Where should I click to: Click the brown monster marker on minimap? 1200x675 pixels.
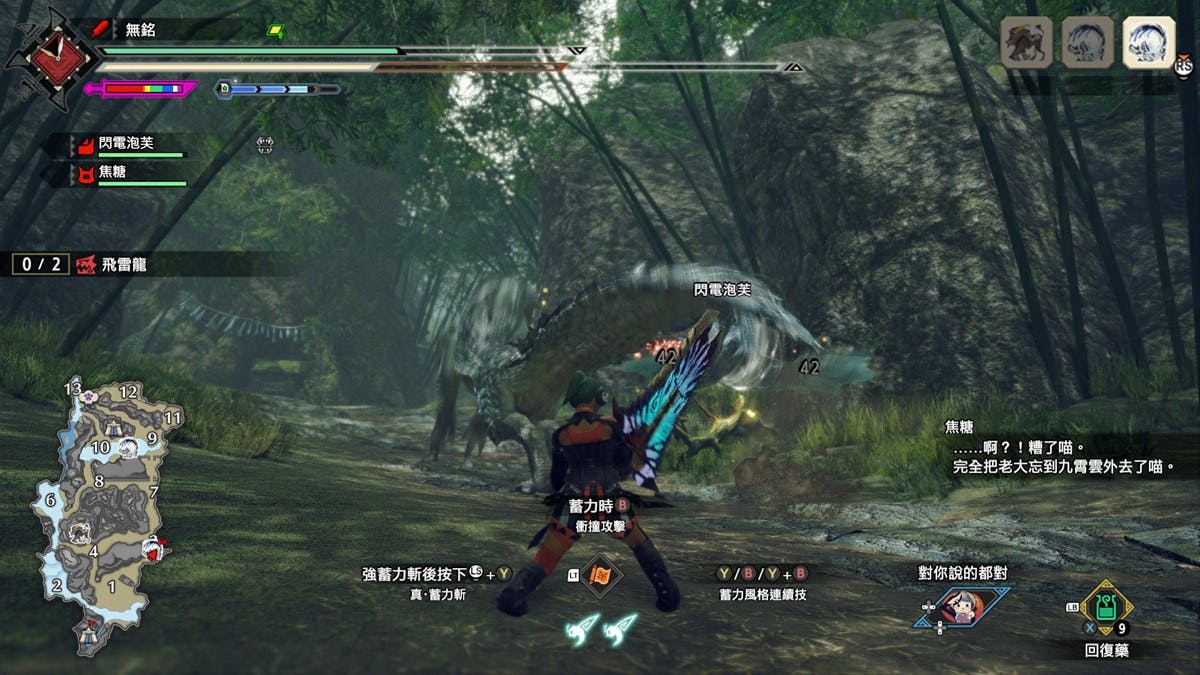79,533
